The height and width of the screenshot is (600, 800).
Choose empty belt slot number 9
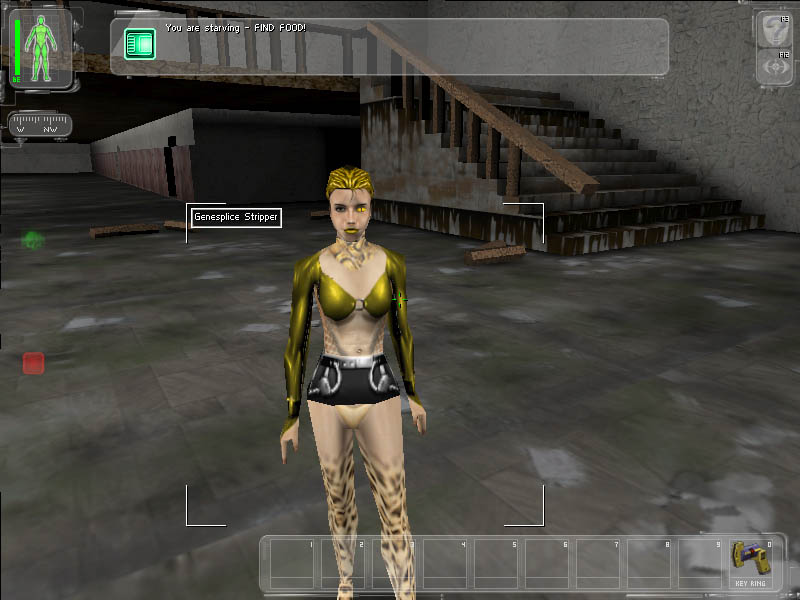click(700, 564)
